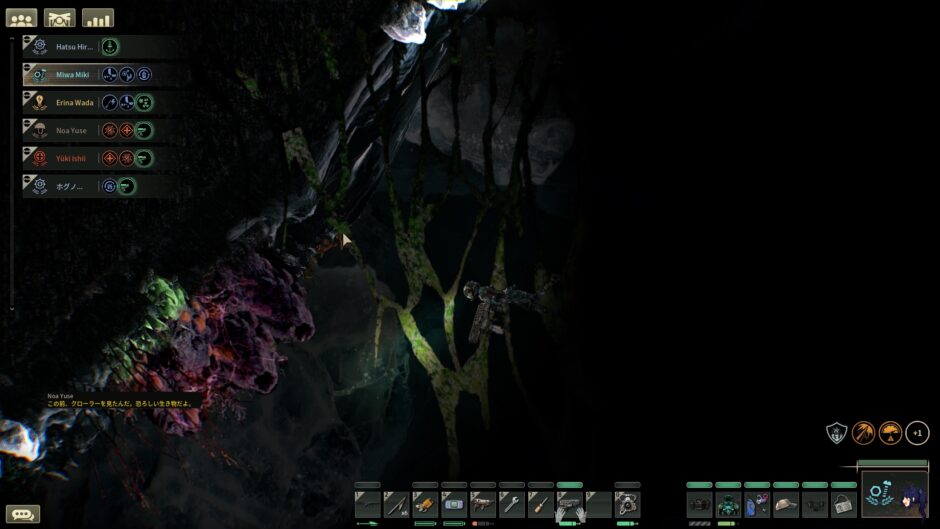940x529 pixels.
Task: Click the cap headgear equipment slot
Action: click(786, 504)
